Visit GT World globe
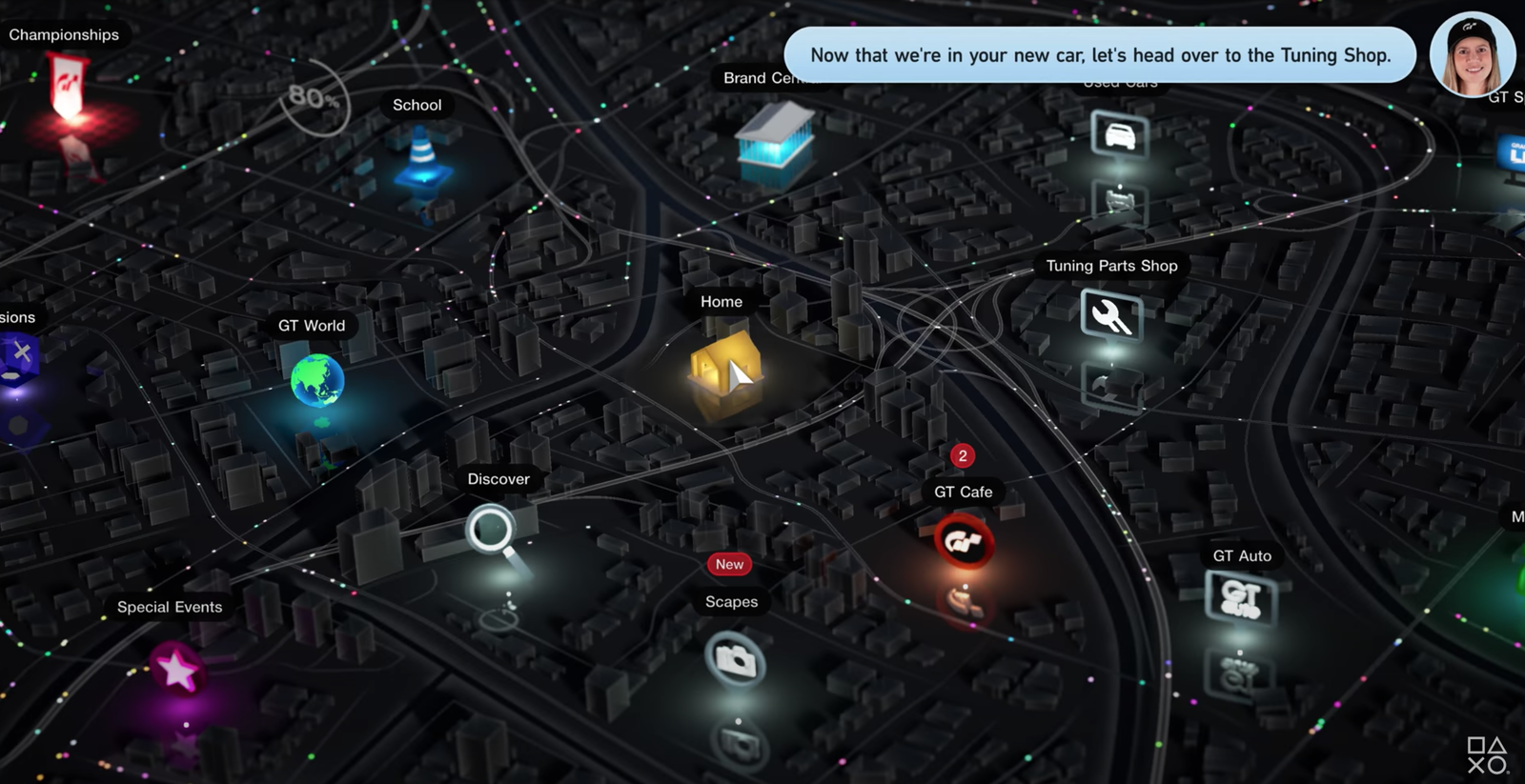Viewport: 1525px width, 784px height. (x=317, y=379)
